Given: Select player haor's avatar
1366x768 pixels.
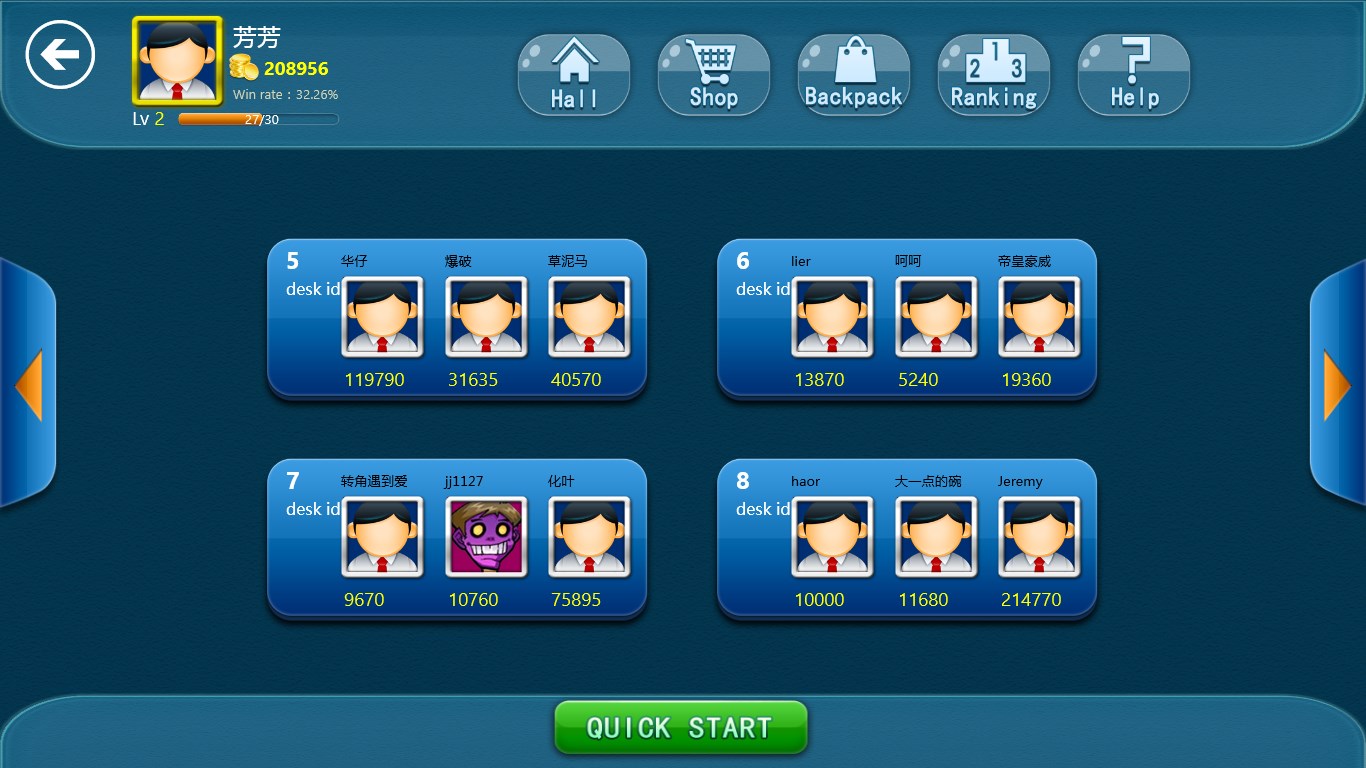Looking at the screenshot, I should pyautogui.click(x=832, y=537).
